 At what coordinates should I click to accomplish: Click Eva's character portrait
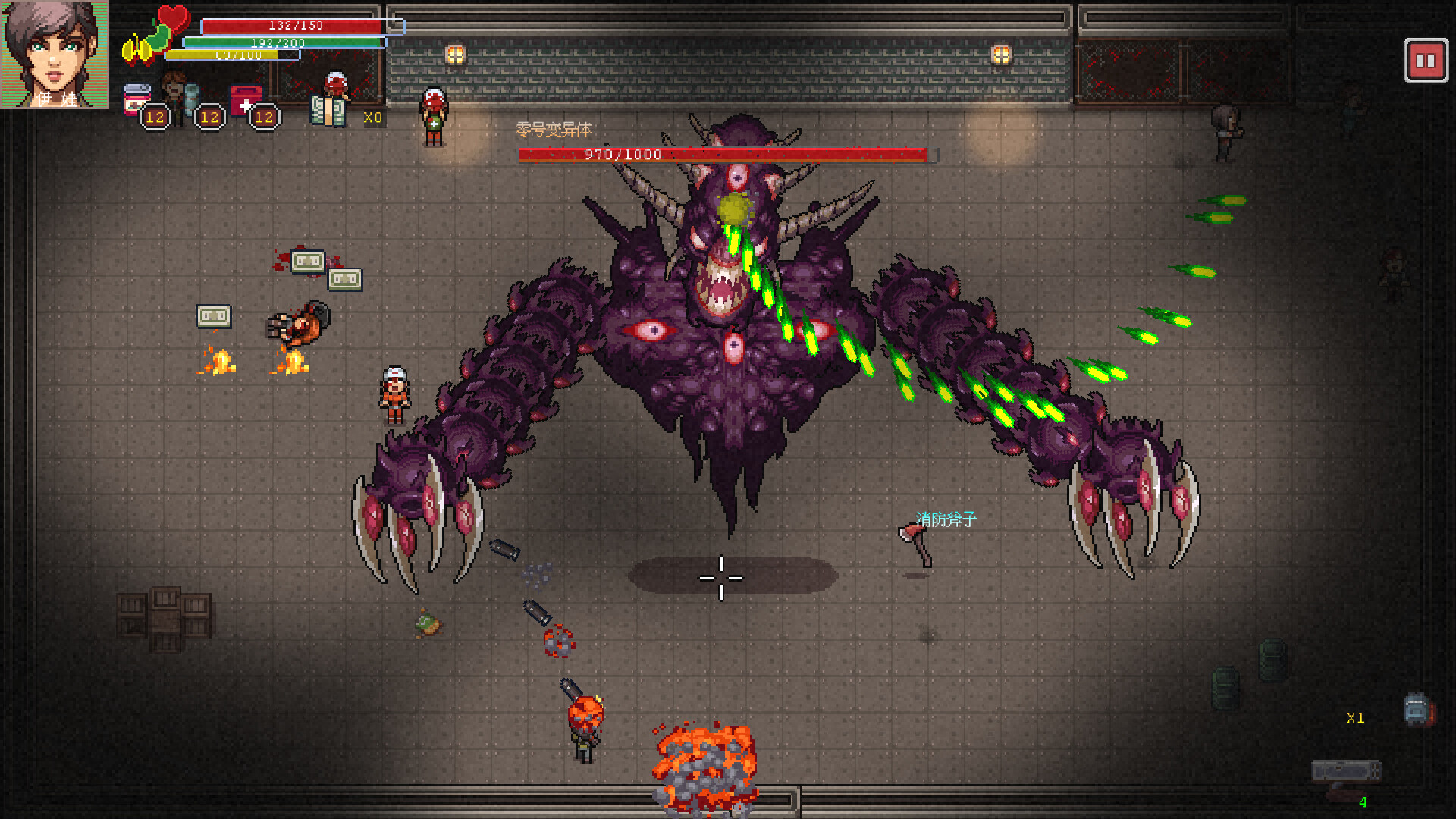53,53
